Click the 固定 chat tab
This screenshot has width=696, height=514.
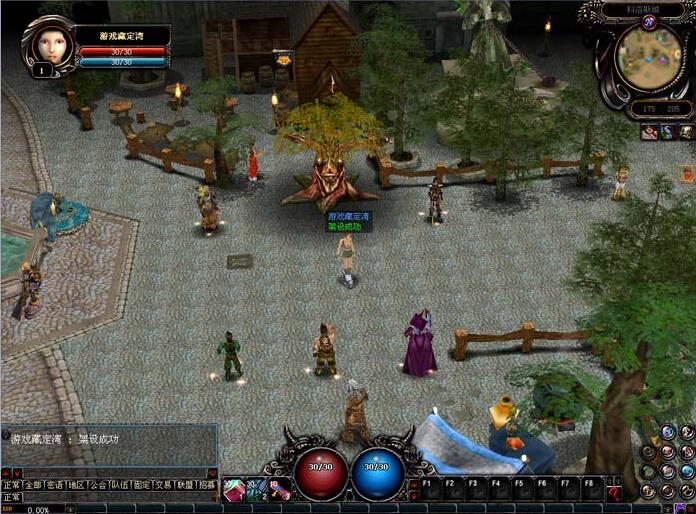(x=142, y=484)
